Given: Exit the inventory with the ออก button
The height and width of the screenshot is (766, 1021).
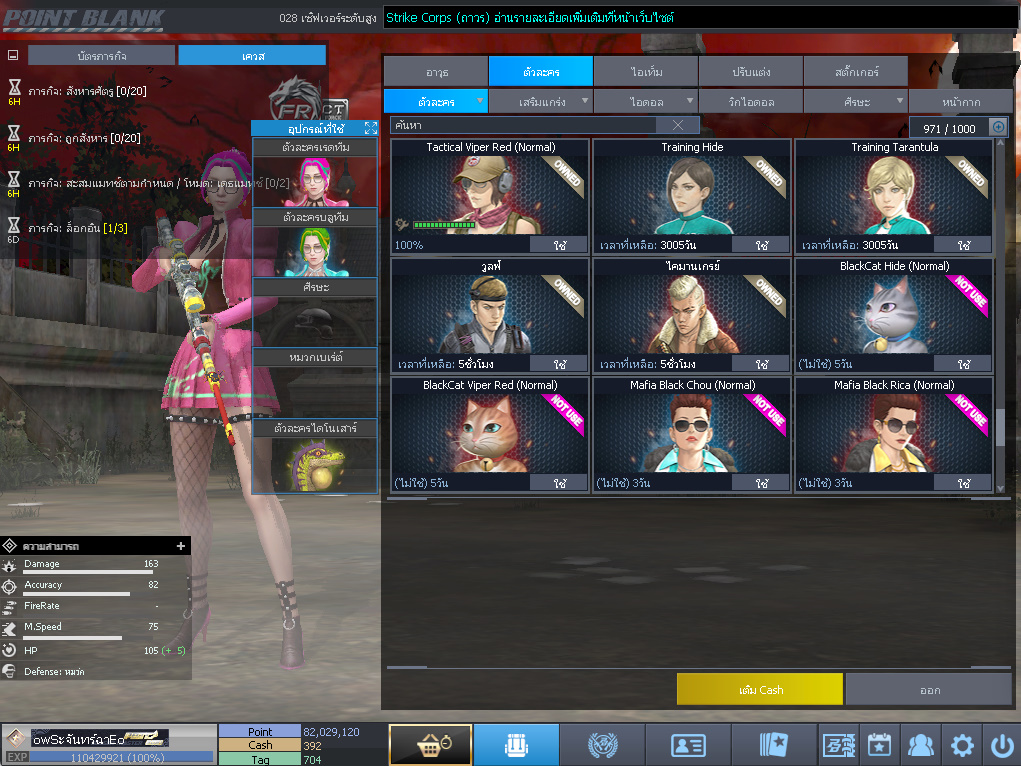Looking at the screenshot, I should pyautogui.click(x=928, y=689).
